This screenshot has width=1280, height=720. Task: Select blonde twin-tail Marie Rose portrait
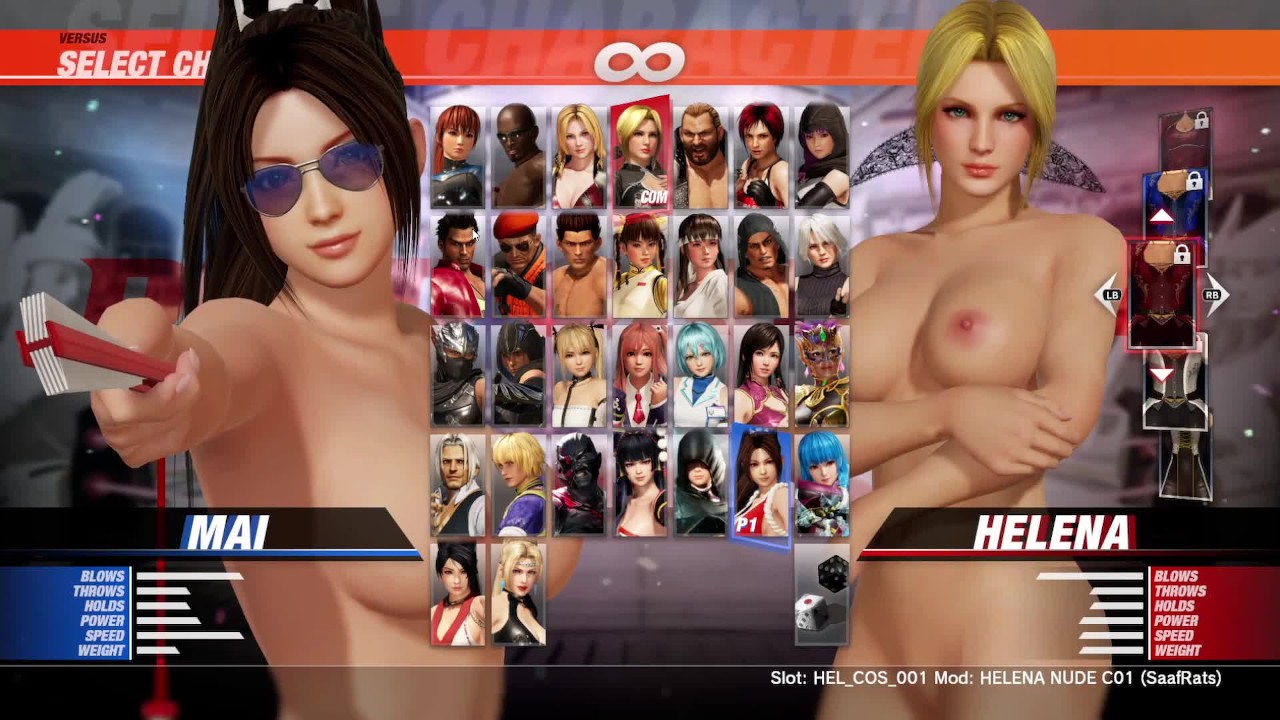pos(580,374)
